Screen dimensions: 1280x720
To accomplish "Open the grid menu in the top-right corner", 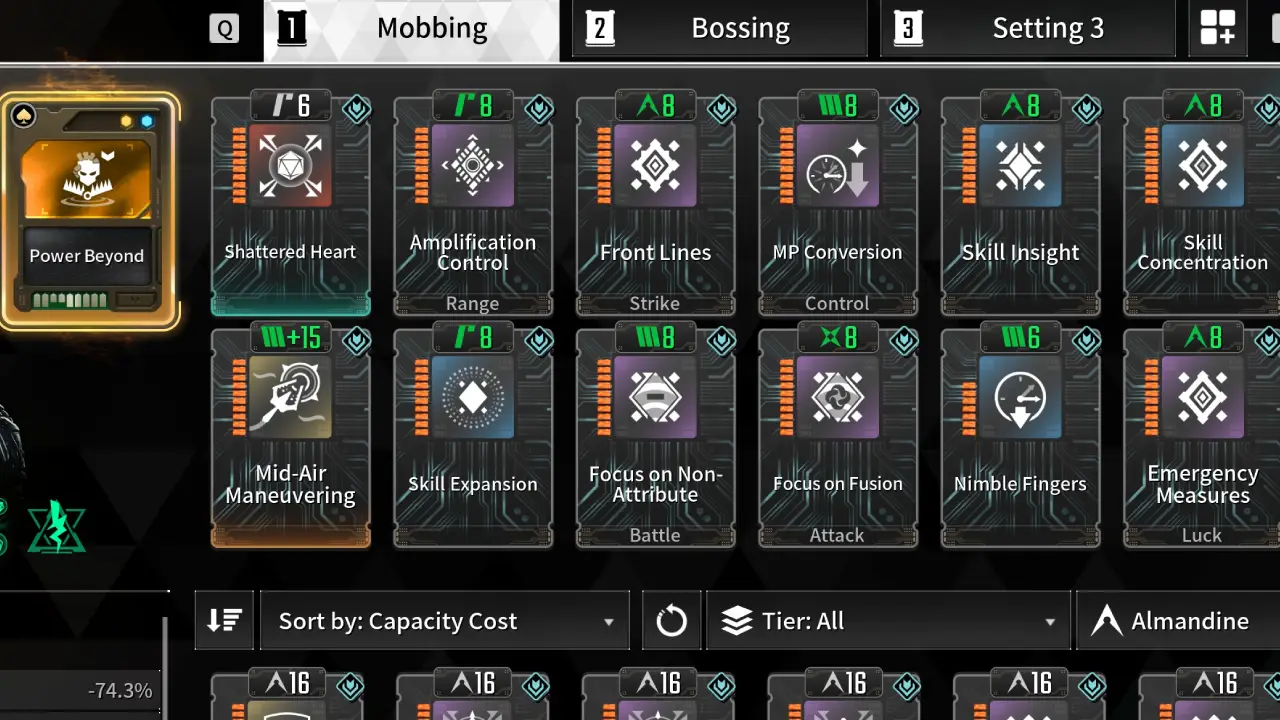I will pyautogui.click(x=1218, y=28).
